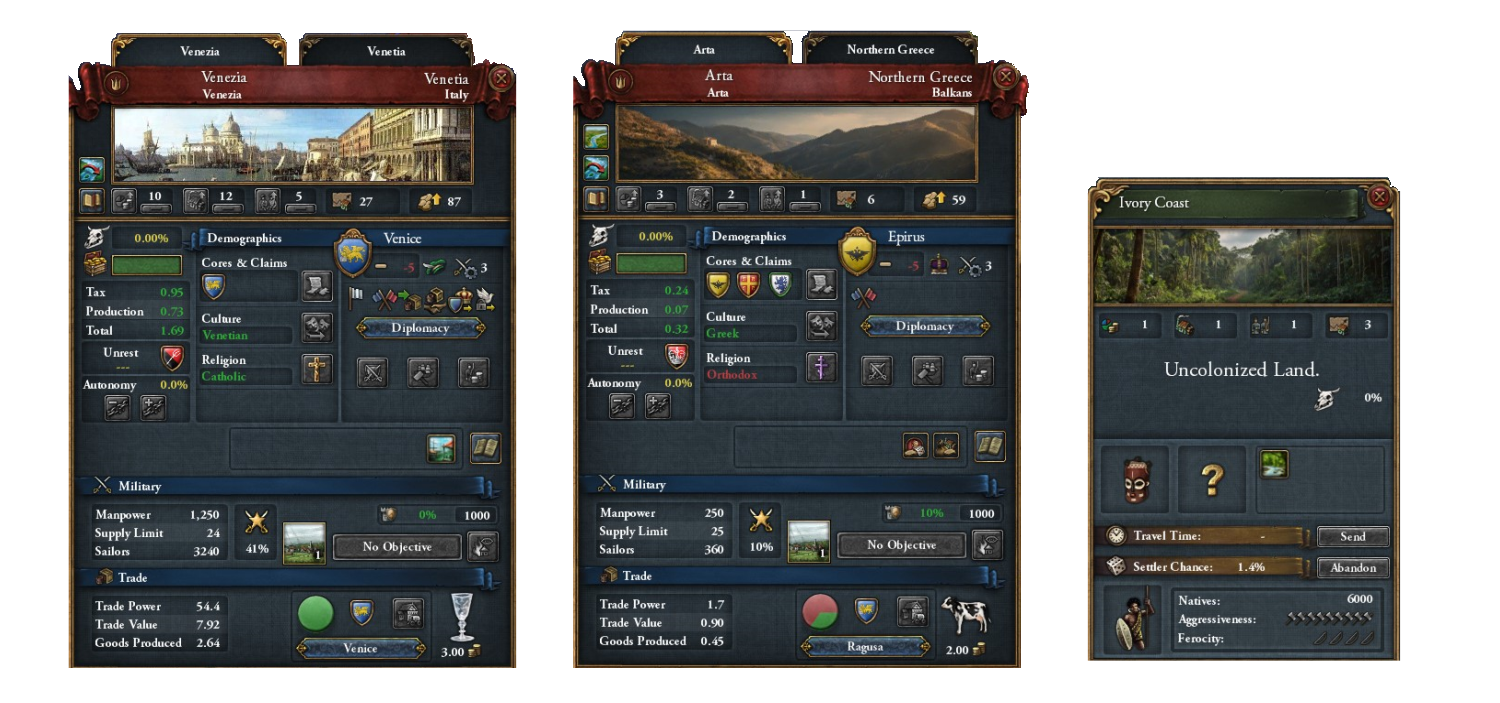Open Diplomacy with Epirus
Image resolution: width=1500 pixels, height=703 pixels.
pyautogui.click(x=924, y=326)
